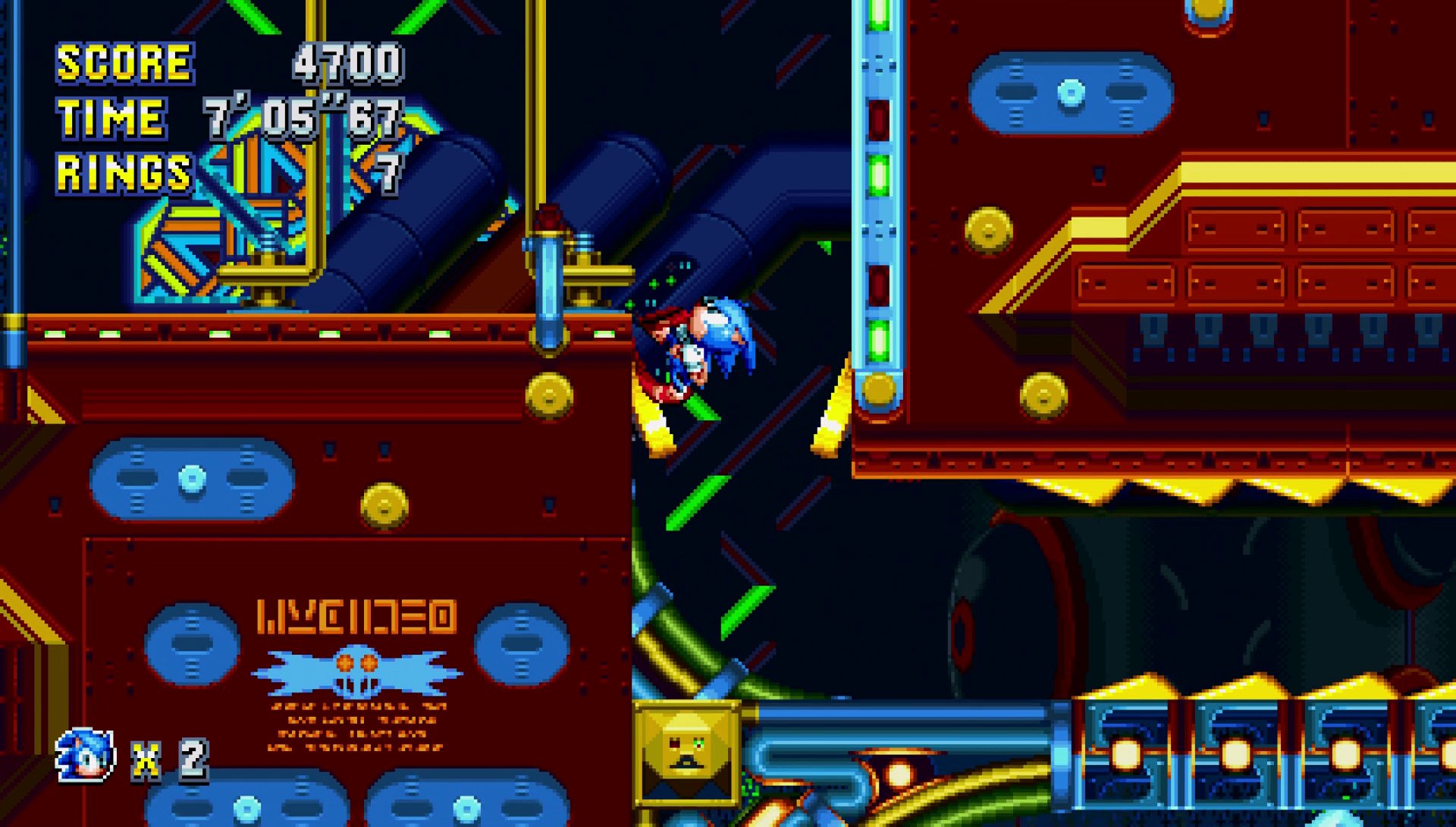This screenshot has height=827, width=1456.
Task: Click the golden robot face block
Action: click(x=686, y=747)
